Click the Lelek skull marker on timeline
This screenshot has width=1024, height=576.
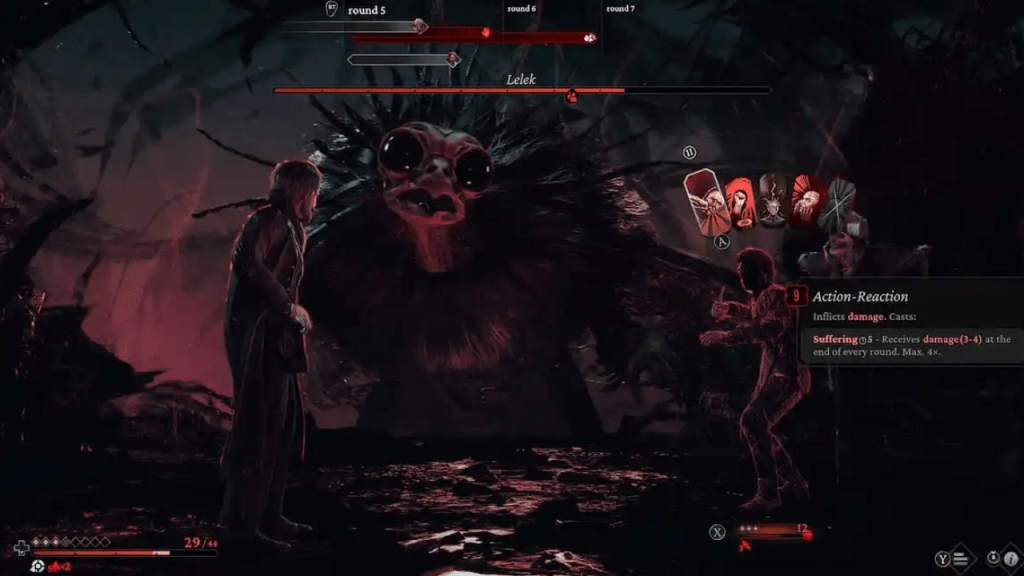pos(590,37)
